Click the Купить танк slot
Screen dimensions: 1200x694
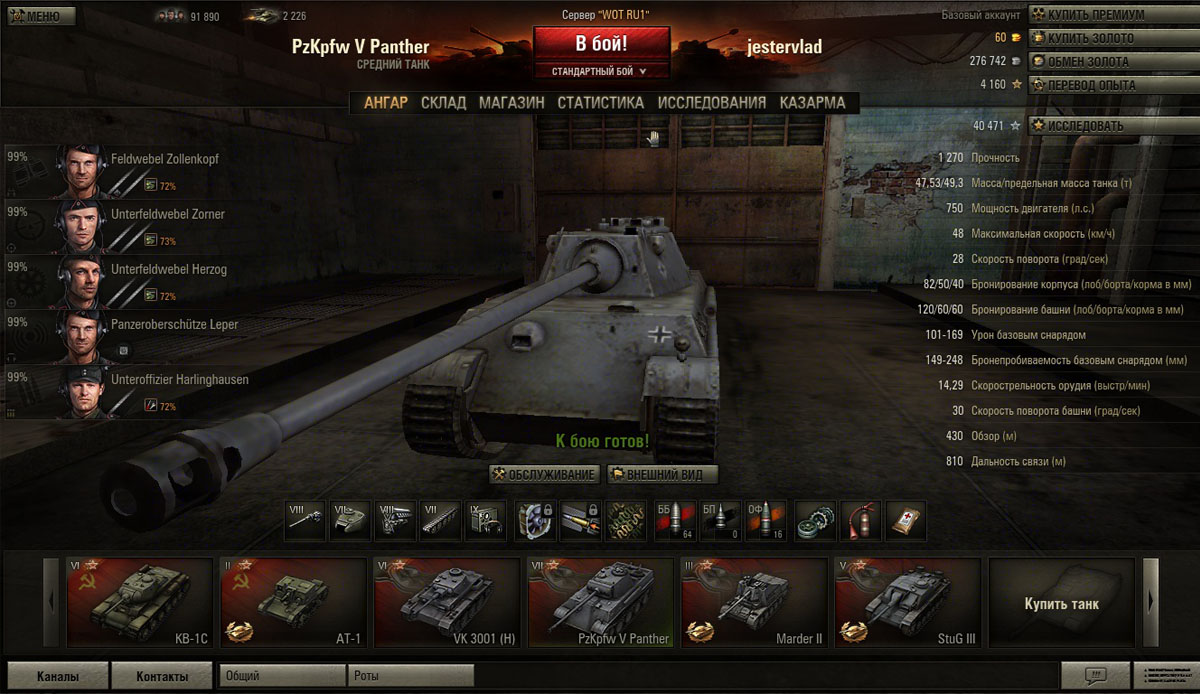pos(1061,602)
